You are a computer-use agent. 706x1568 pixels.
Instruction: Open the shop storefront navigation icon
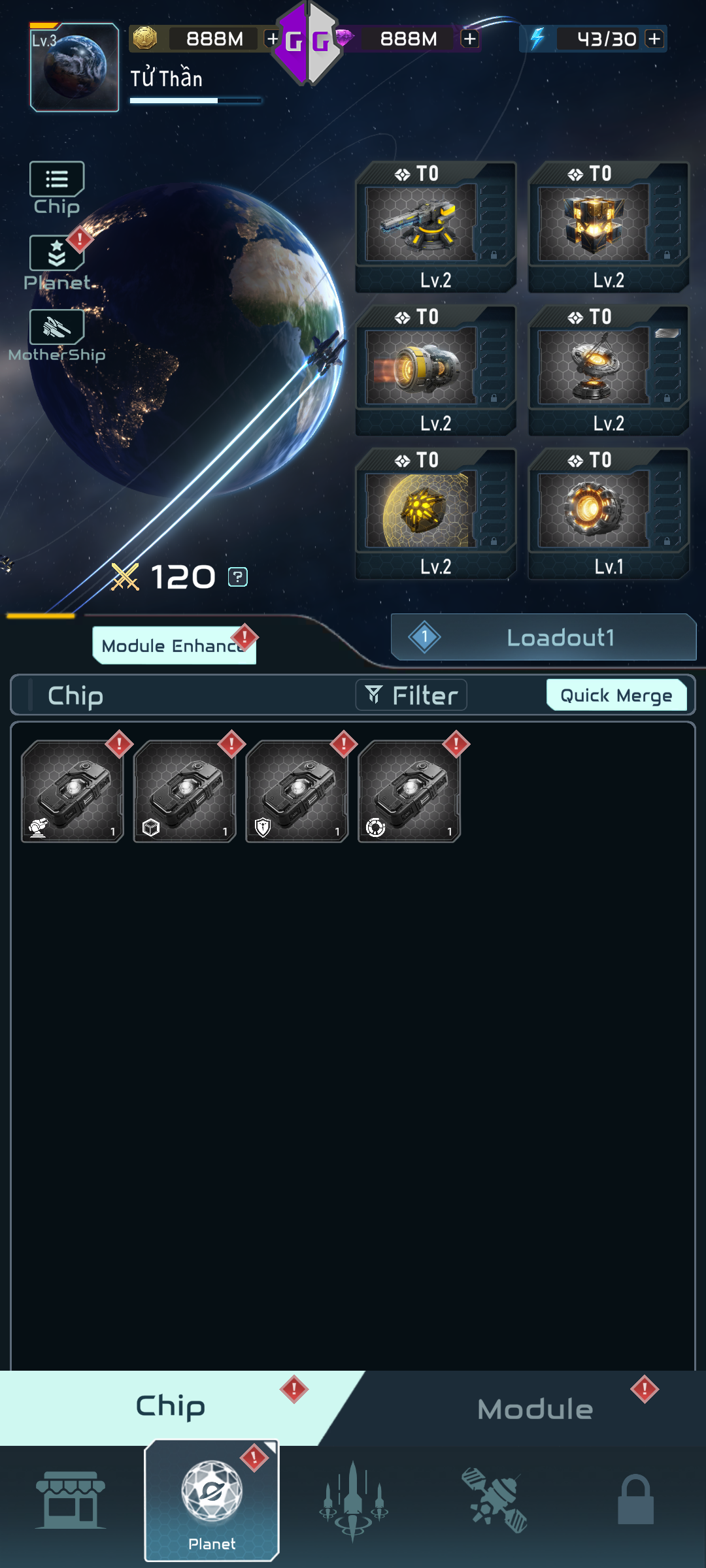(x=71, y=1500)
